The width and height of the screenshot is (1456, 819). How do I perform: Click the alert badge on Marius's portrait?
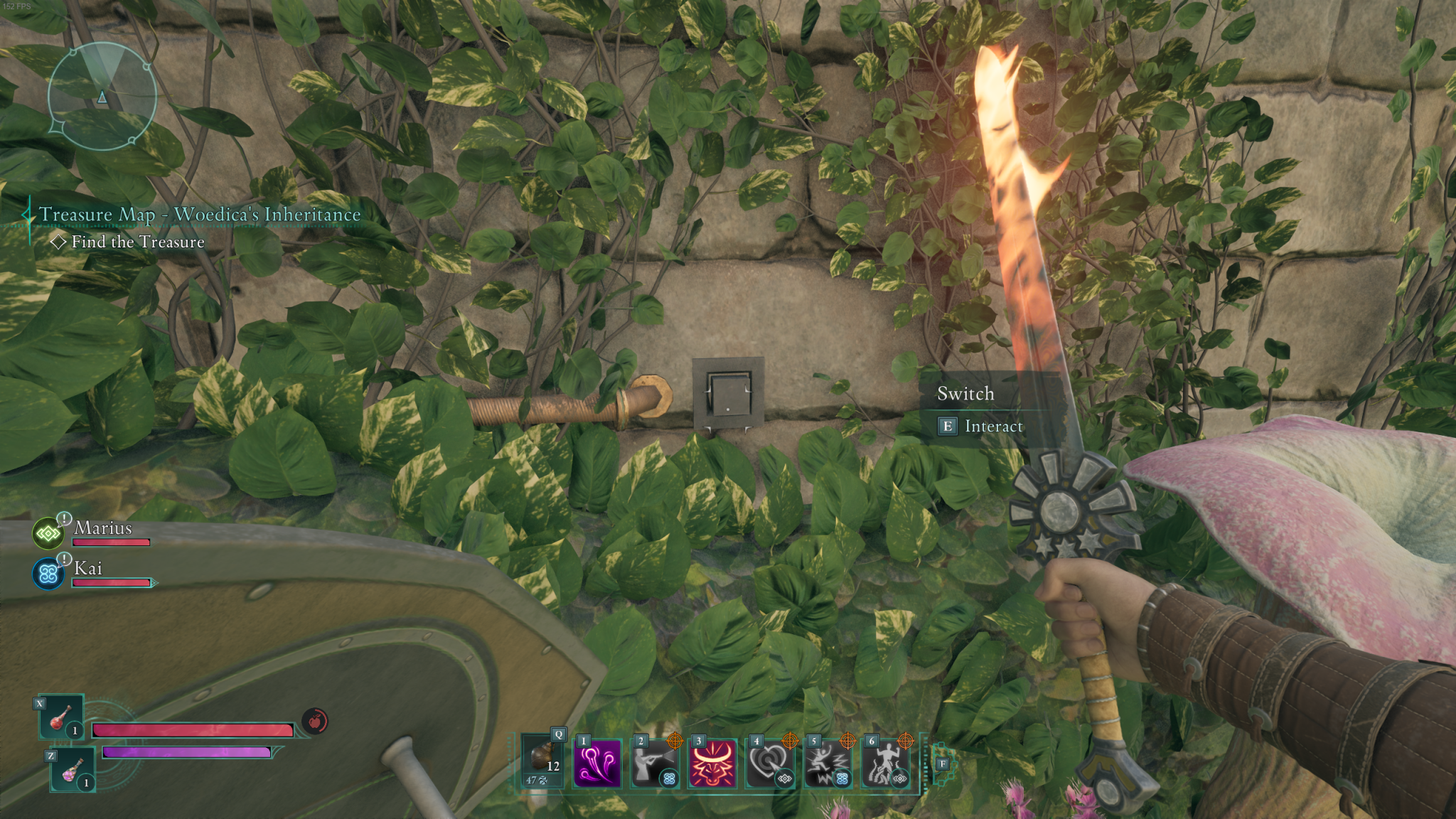63,520
